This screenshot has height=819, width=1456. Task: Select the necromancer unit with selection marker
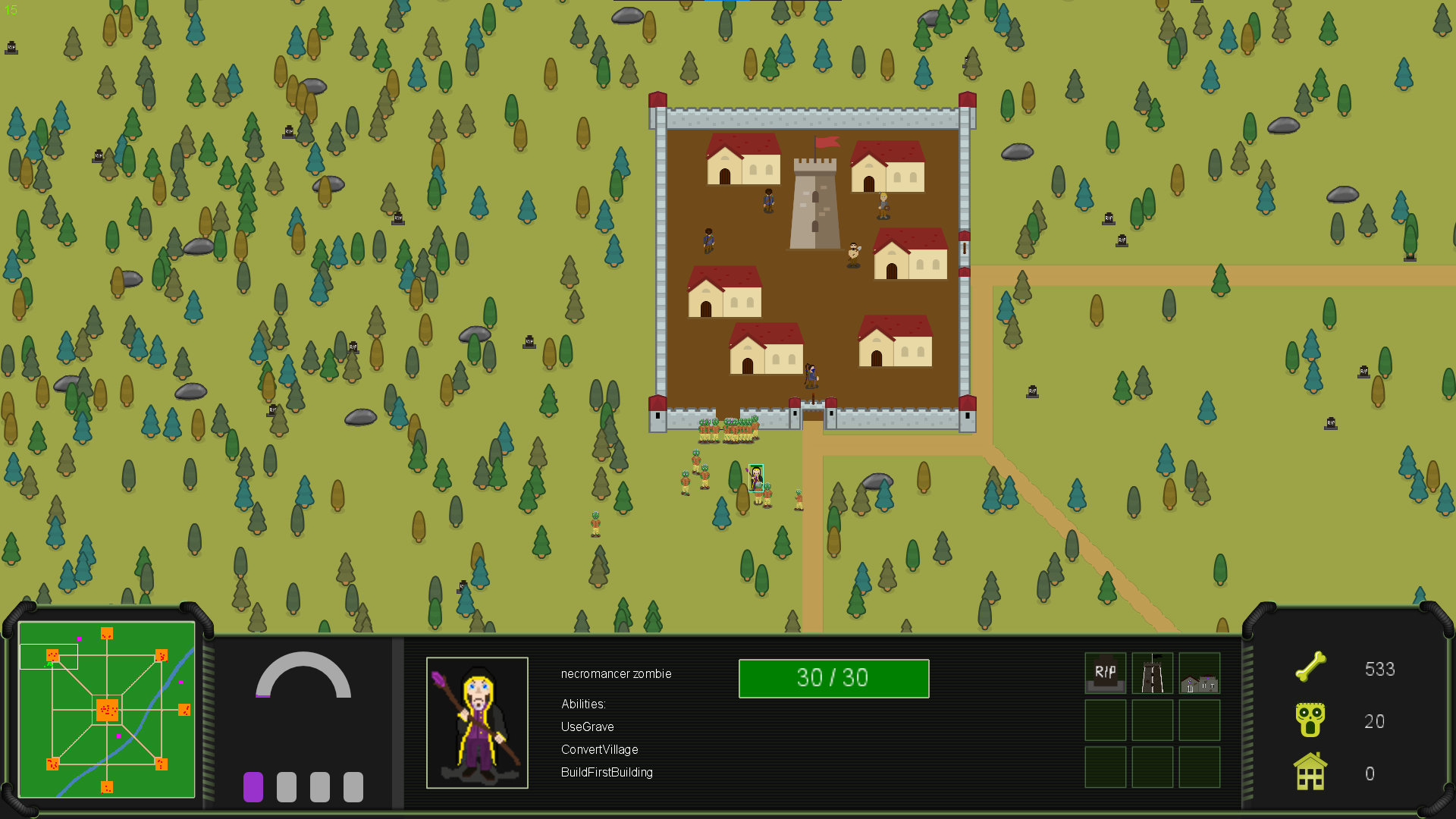756,478
